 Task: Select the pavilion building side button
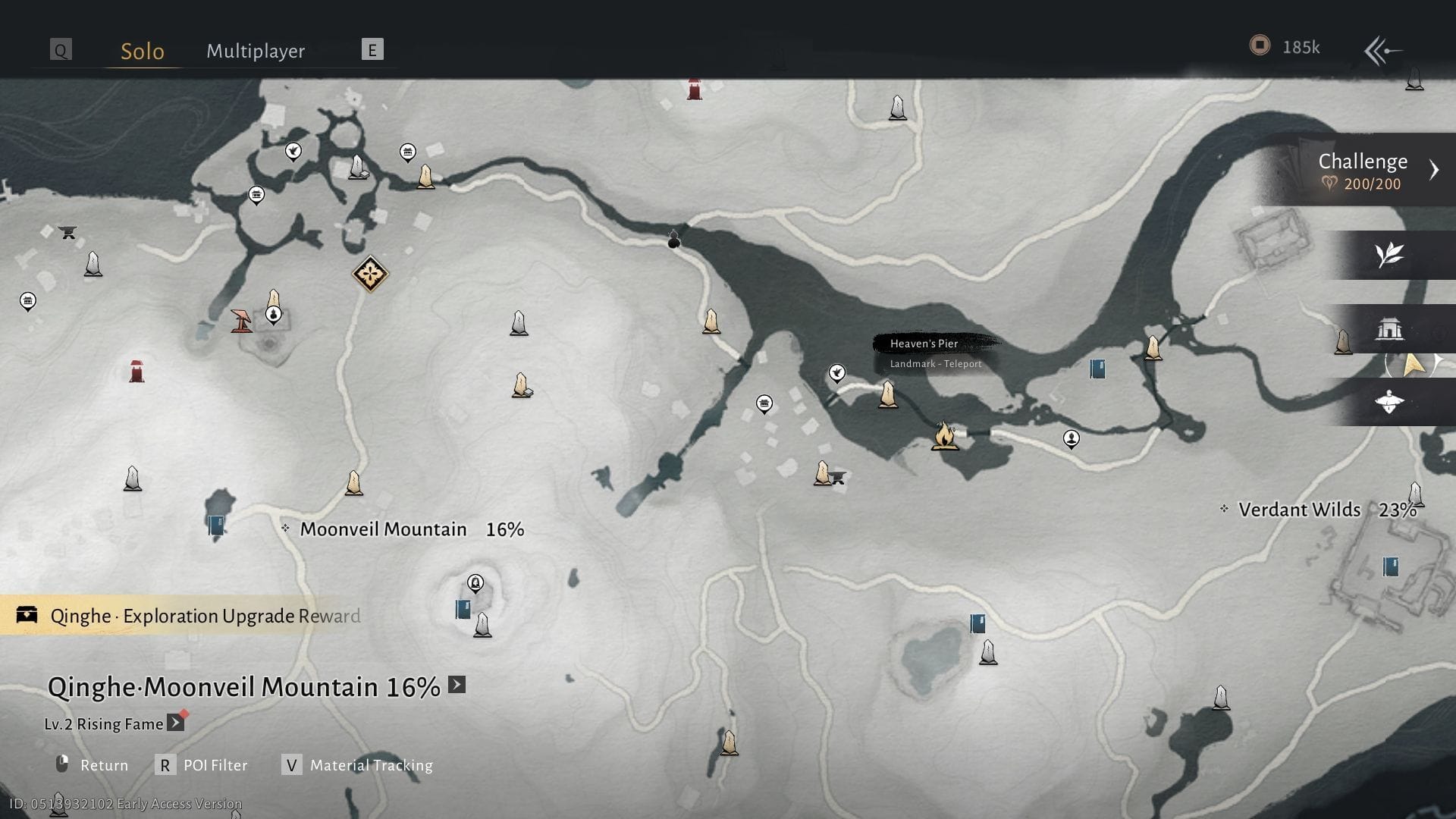[1389, 329]
